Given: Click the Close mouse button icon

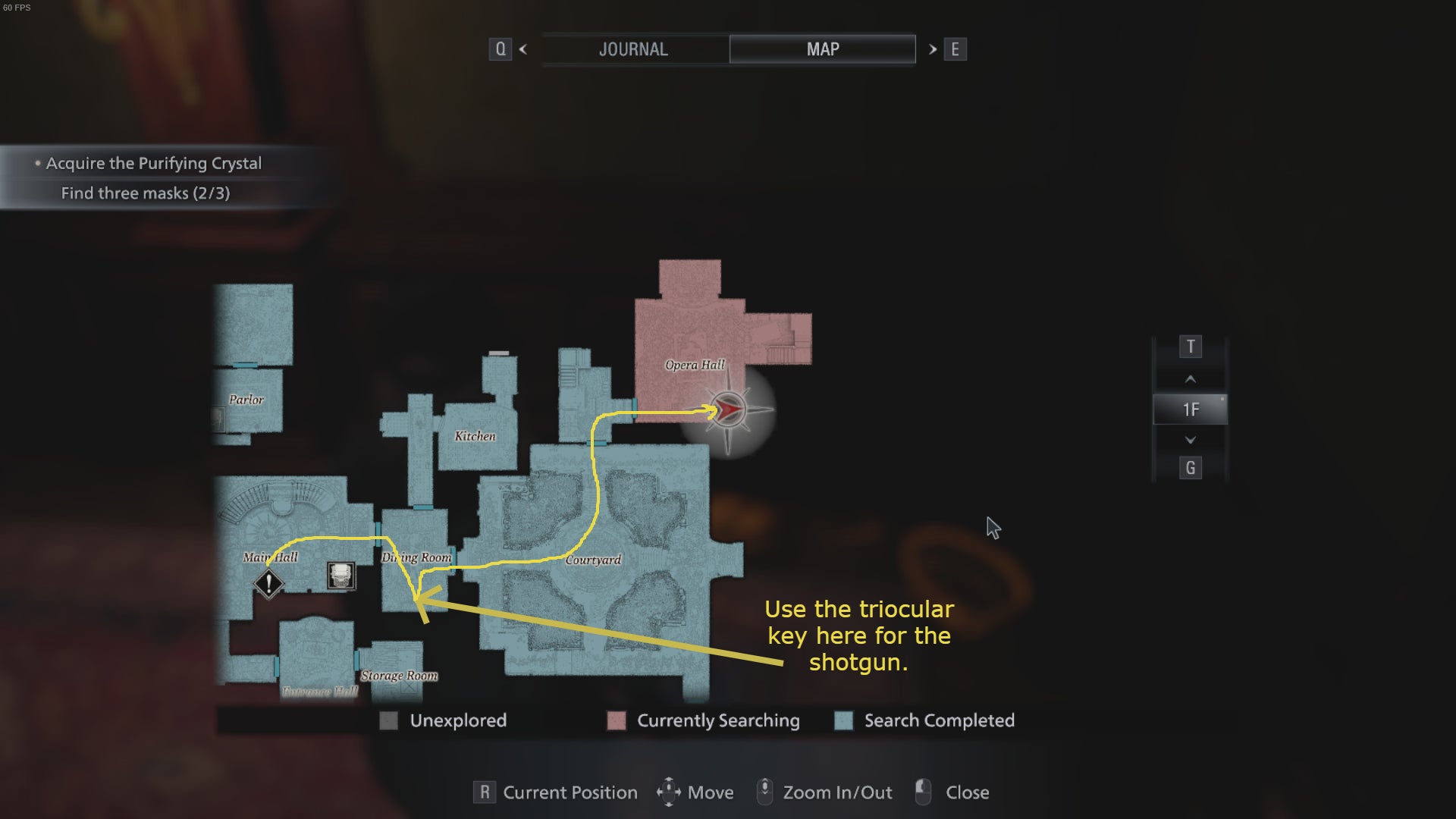Looking at the screenshot, I should (924, 792).
